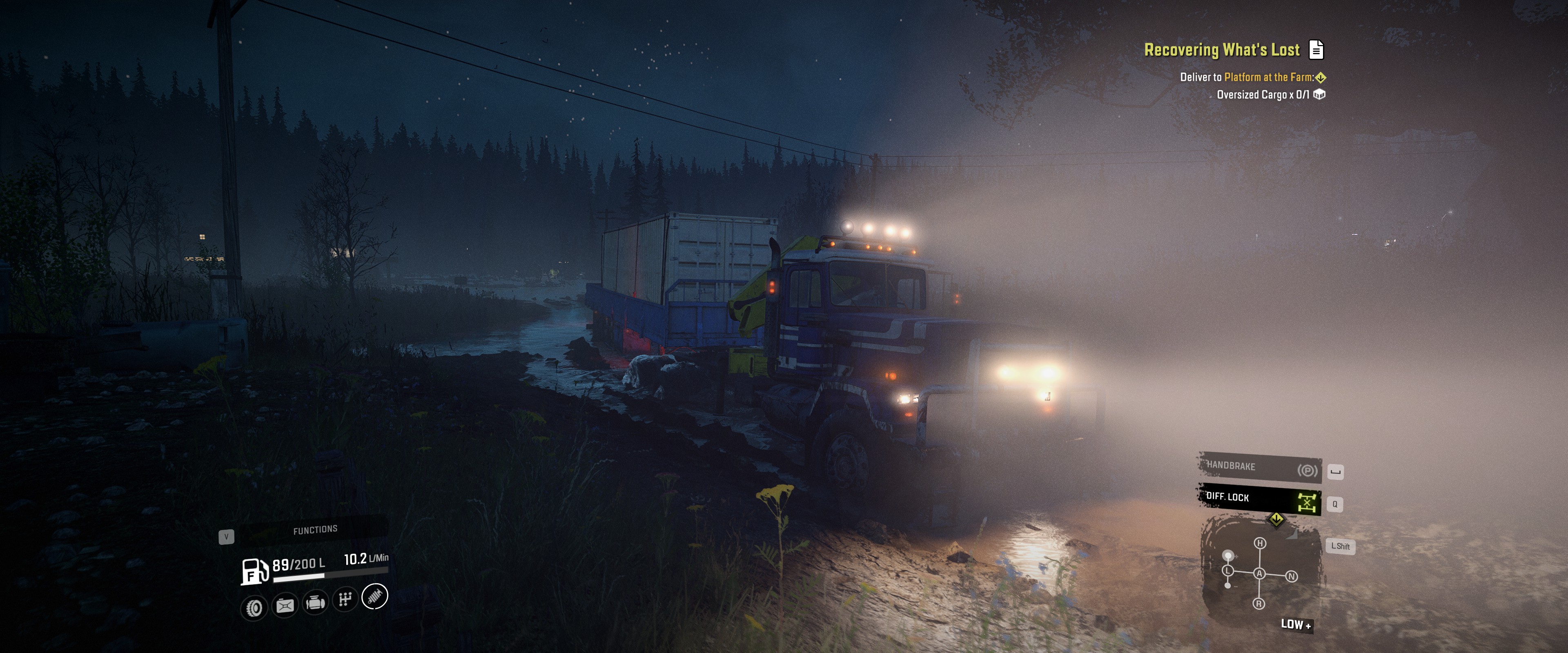Select the fuel tank damage icon
Viewport: 1568px width, 653px height.
pyautogui.click(x=285, y=605)
